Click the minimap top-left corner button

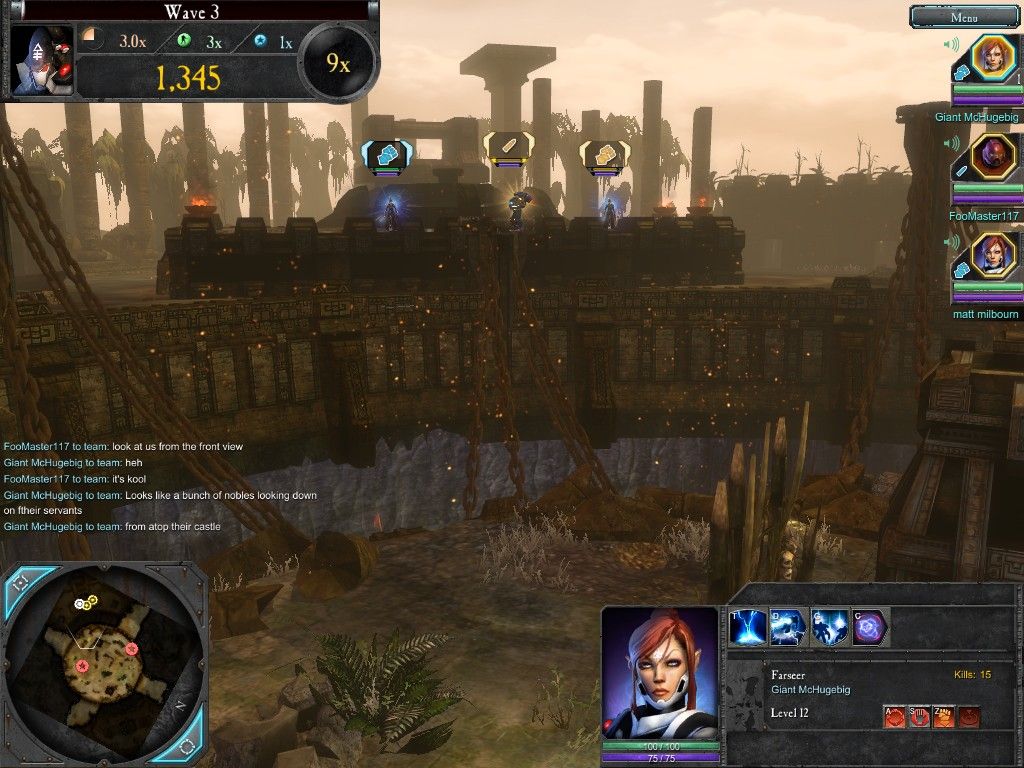[20, 581]
